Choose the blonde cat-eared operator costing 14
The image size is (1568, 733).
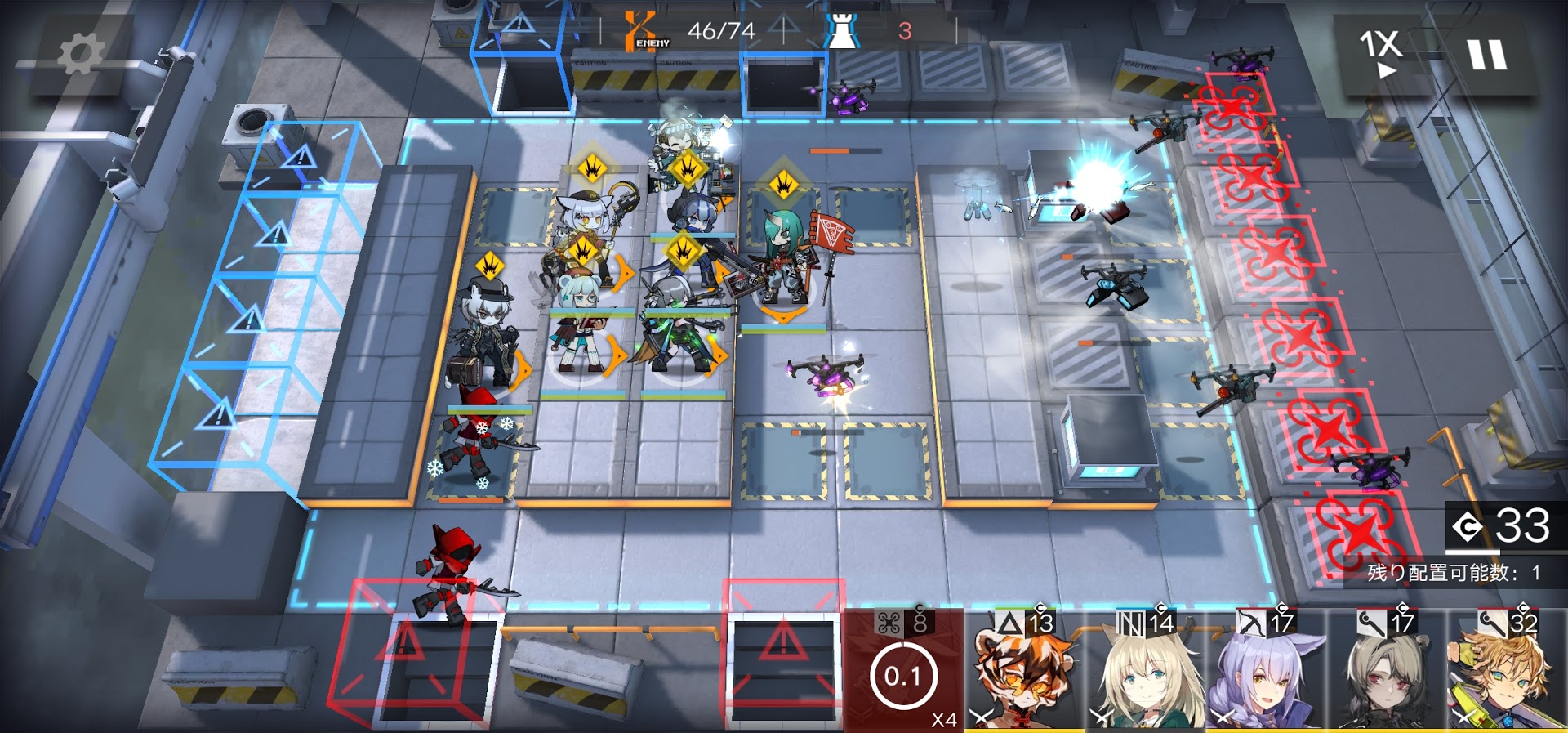point(1145,670)
